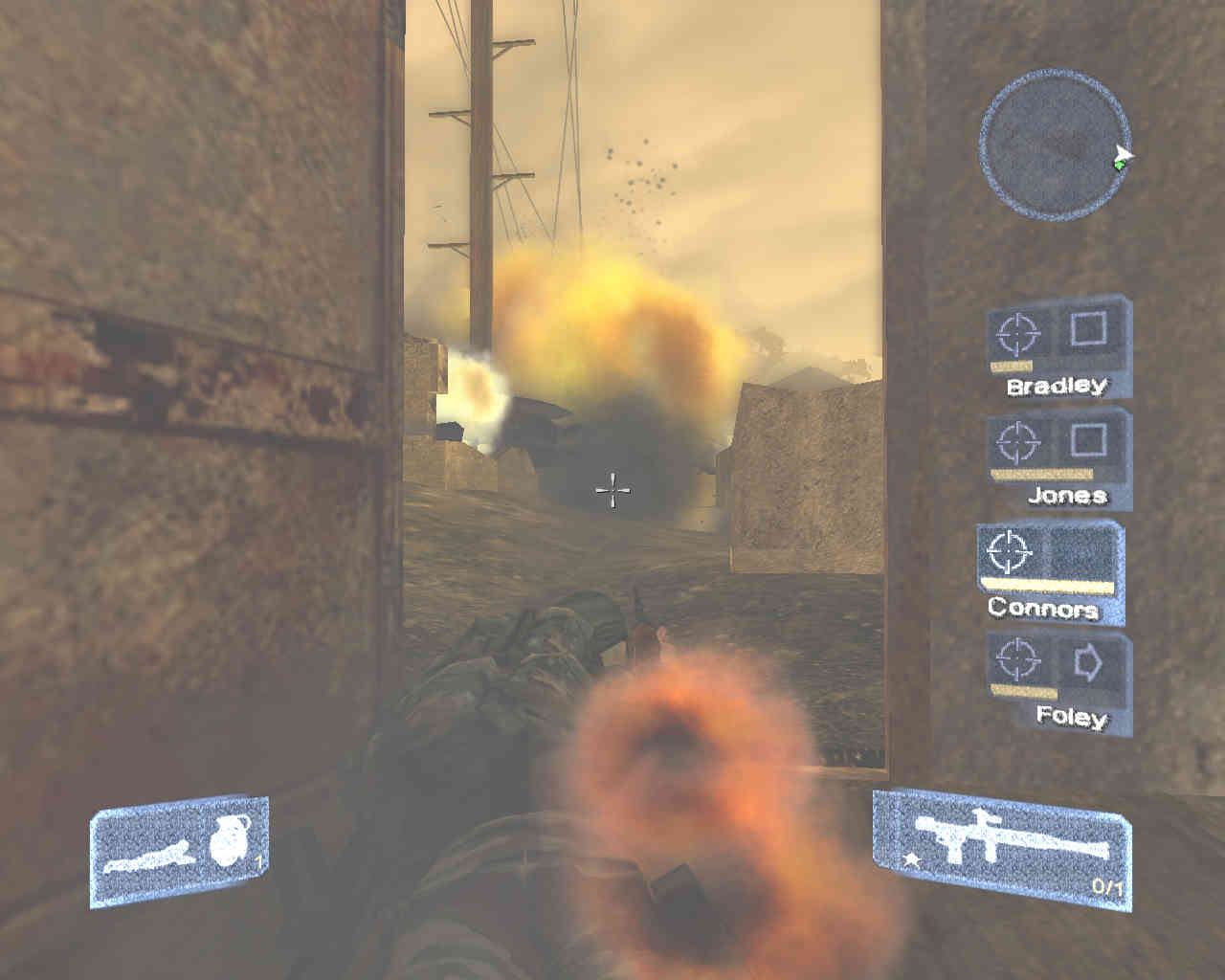1225x980 pixels.
Task: Choose Connors' squad status panel
Action: coord(1050,571)
